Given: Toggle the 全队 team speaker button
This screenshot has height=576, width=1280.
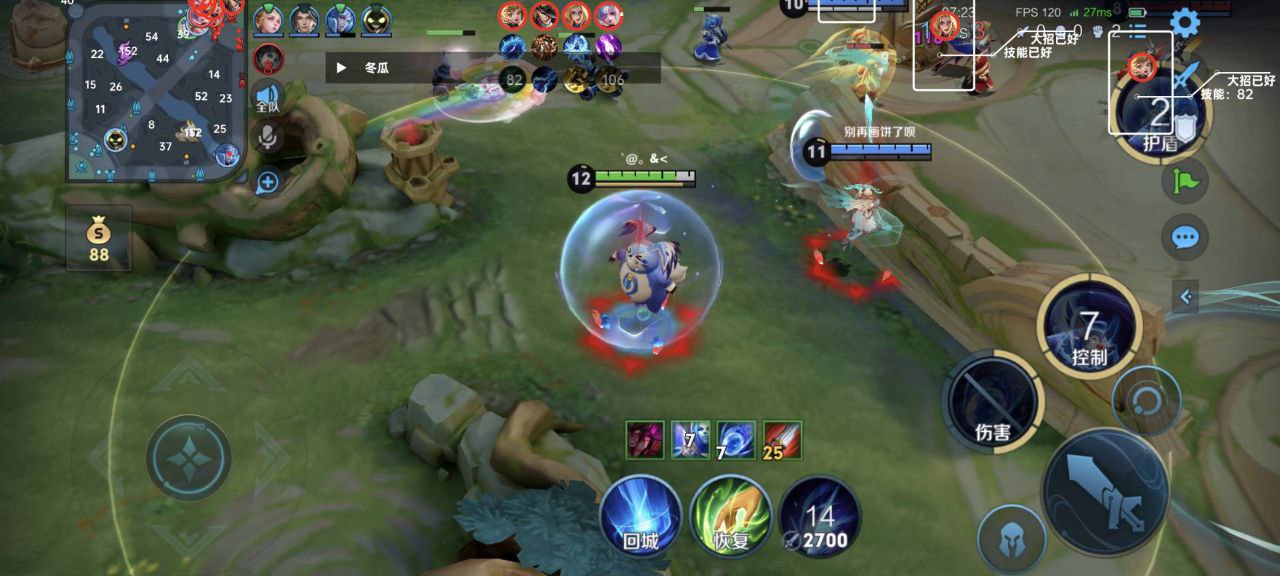Looking at the screenshot, I should (x=268, y=97).
